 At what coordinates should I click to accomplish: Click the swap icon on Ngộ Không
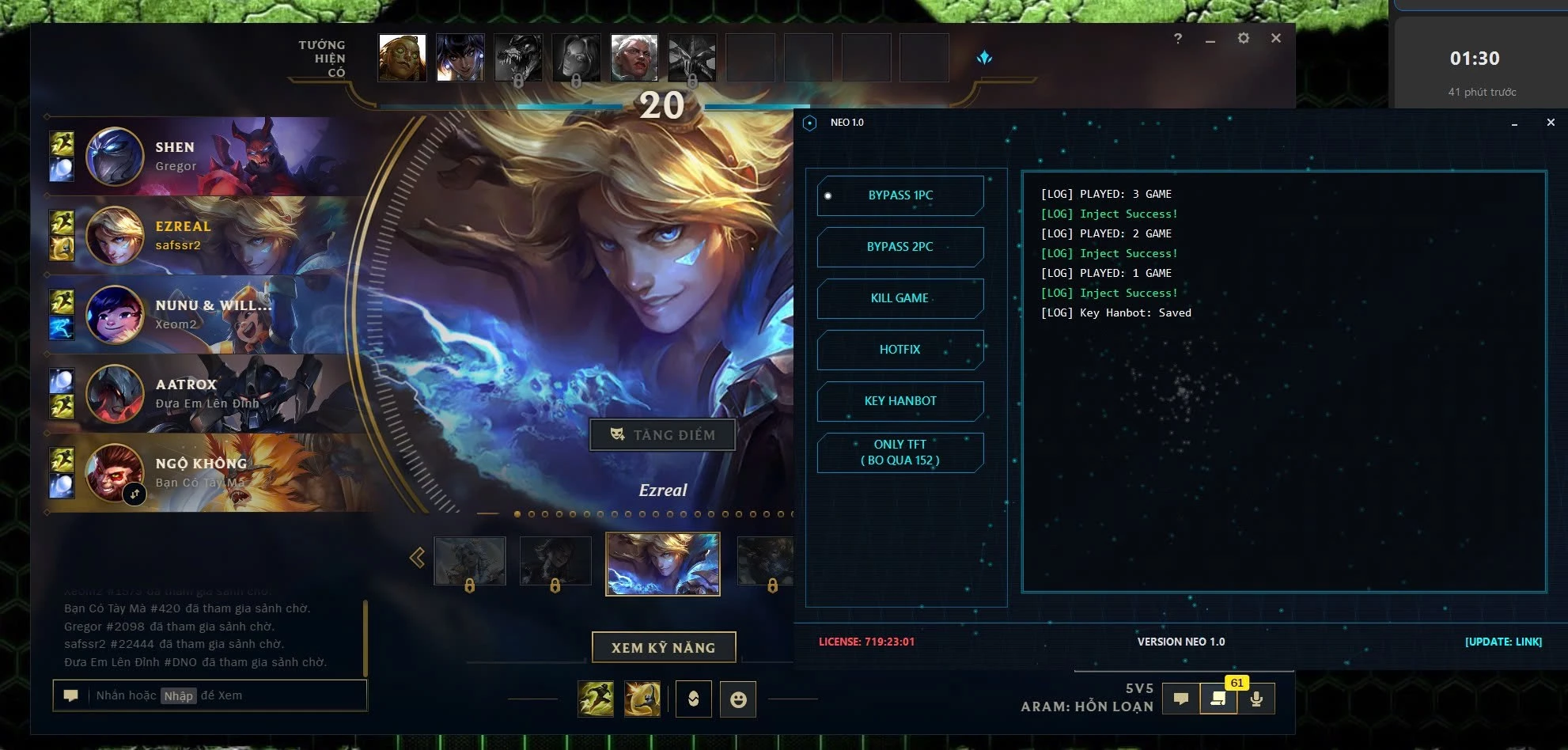point(134,494)
